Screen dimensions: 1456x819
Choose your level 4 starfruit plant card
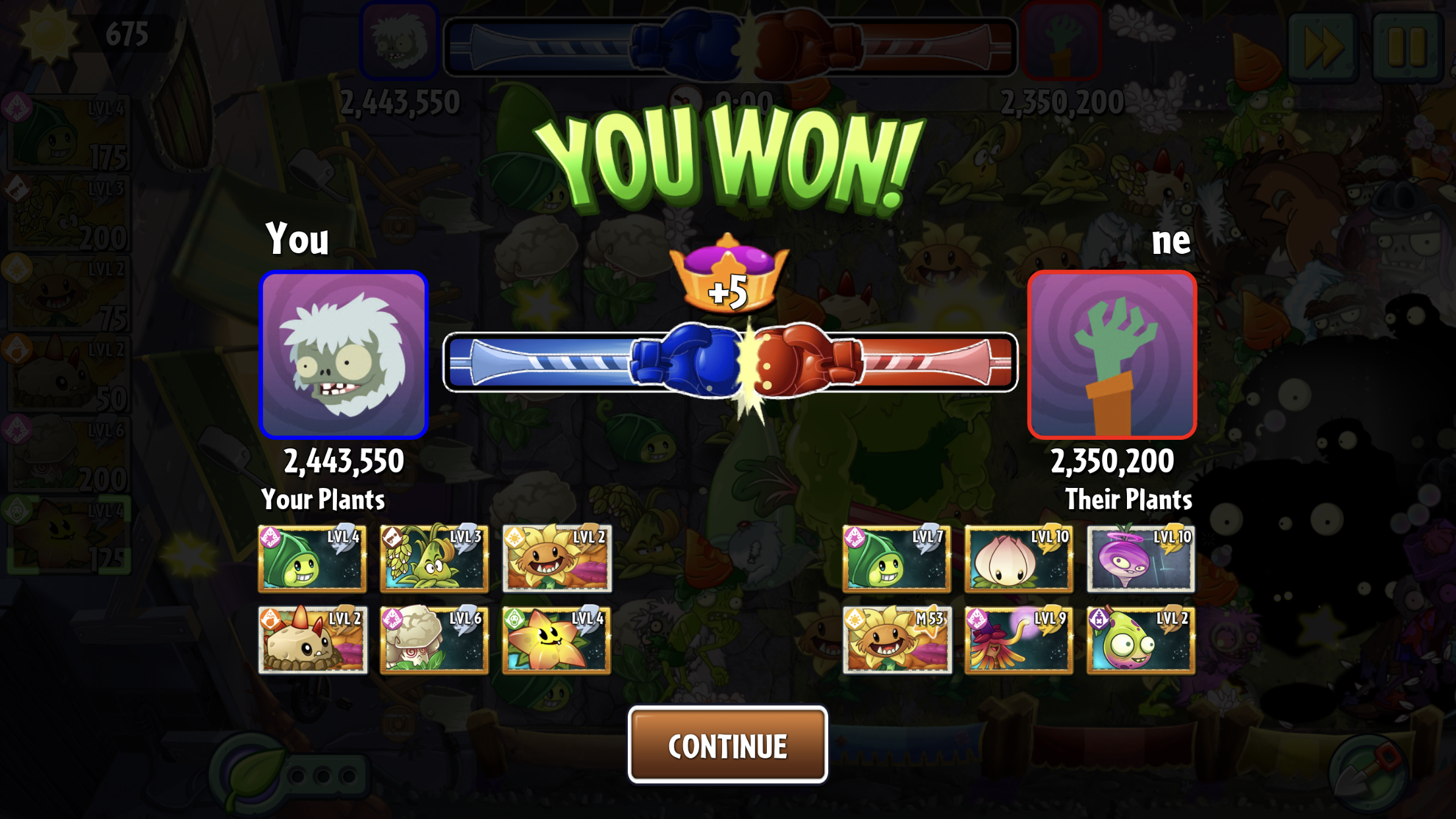click(x=557, y=640)
